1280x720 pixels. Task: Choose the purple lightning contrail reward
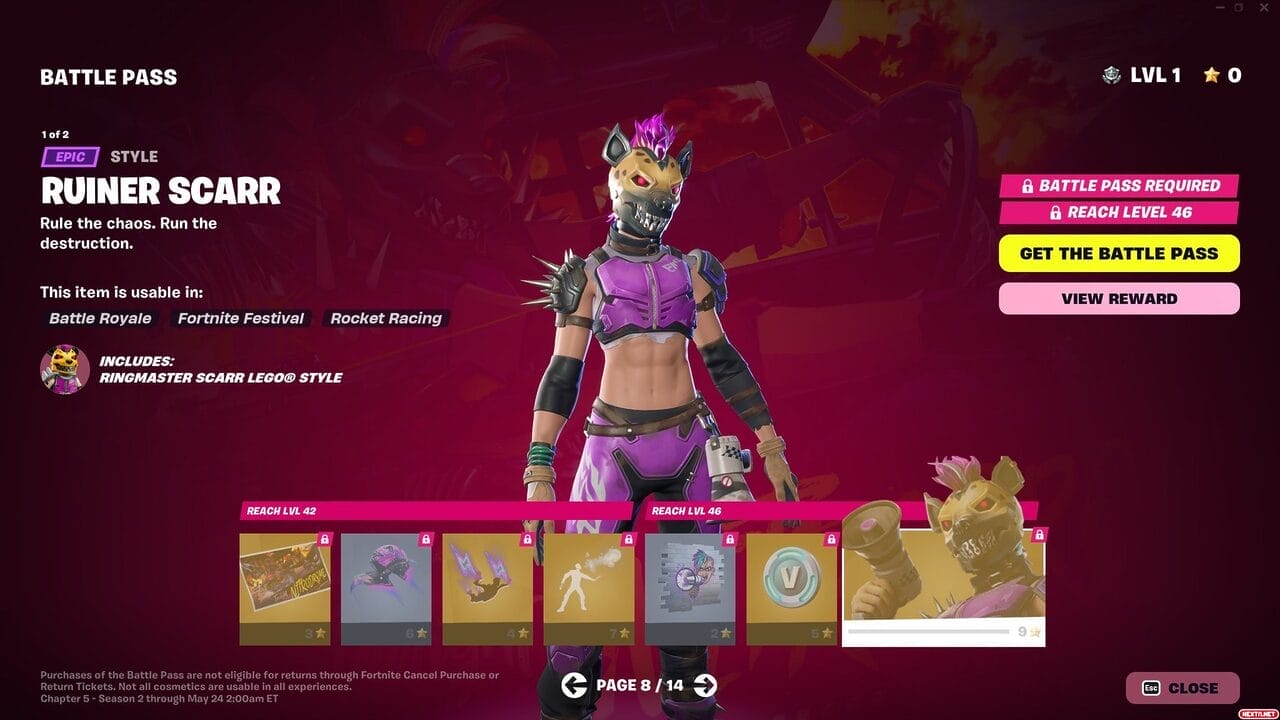pyautogui.click(x=487, y=588)
